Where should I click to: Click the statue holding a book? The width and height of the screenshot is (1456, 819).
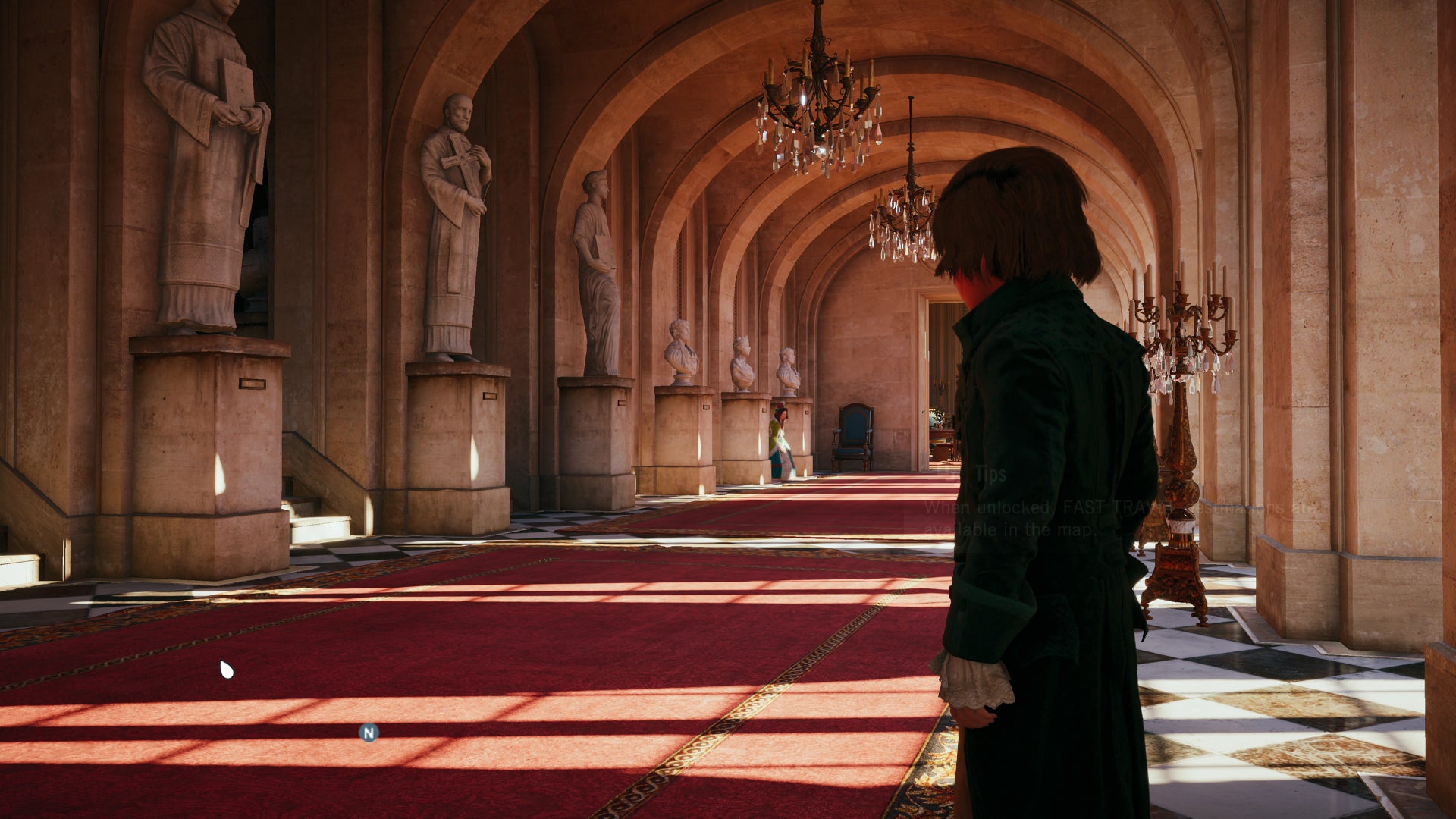(x=205, y=136)
